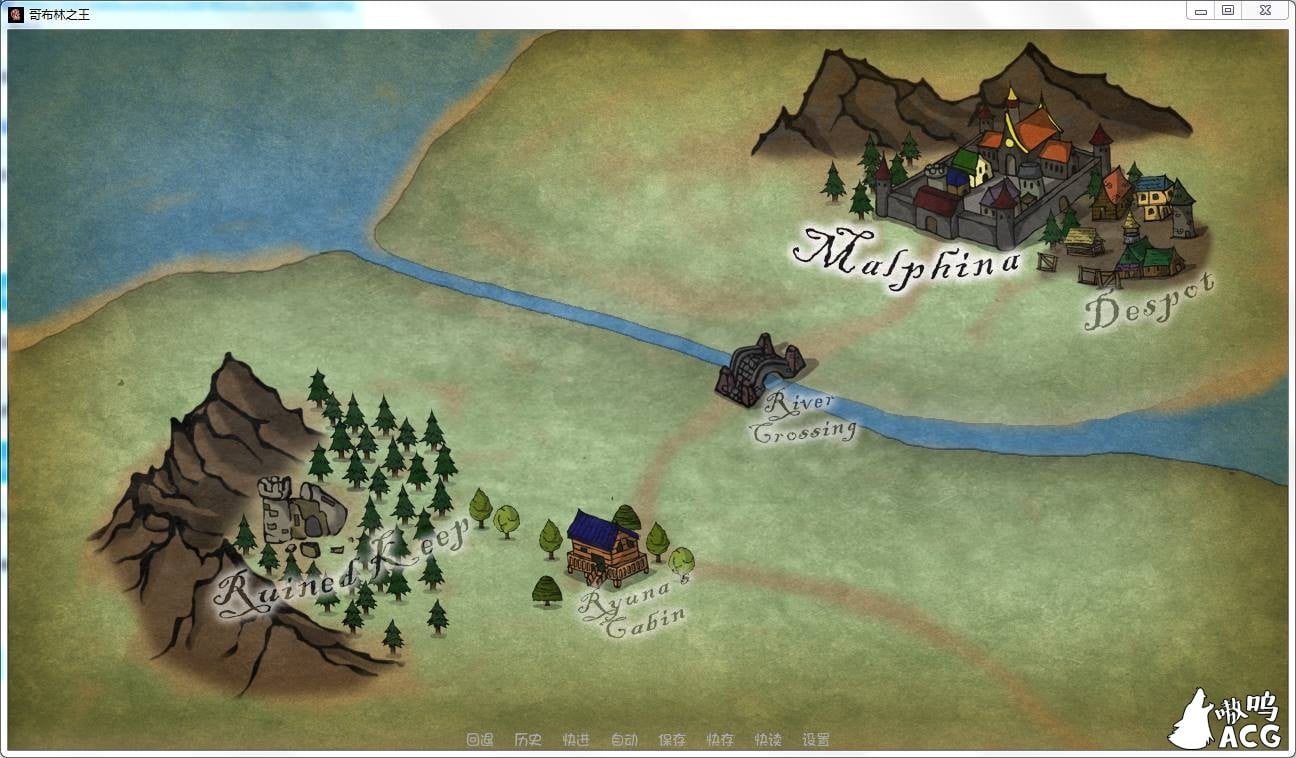Viewport: 1296px width, 758px height.
Task: Choose the River Crossing map location
Action: [x=803, y=417]
